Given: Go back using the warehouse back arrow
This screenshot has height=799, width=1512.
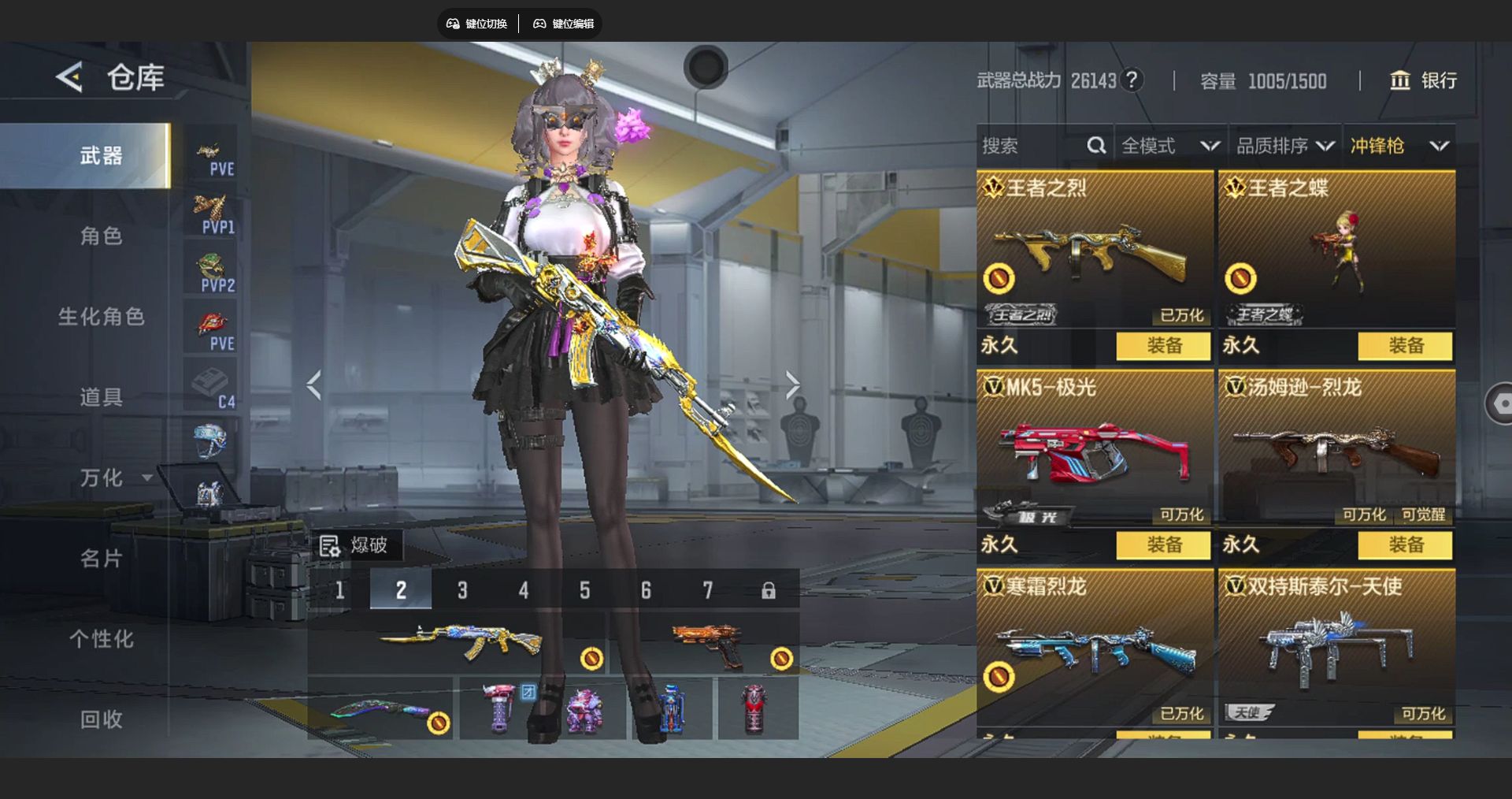Looking at the screenshot, I should pyautogui.click(x=70, y=77).
